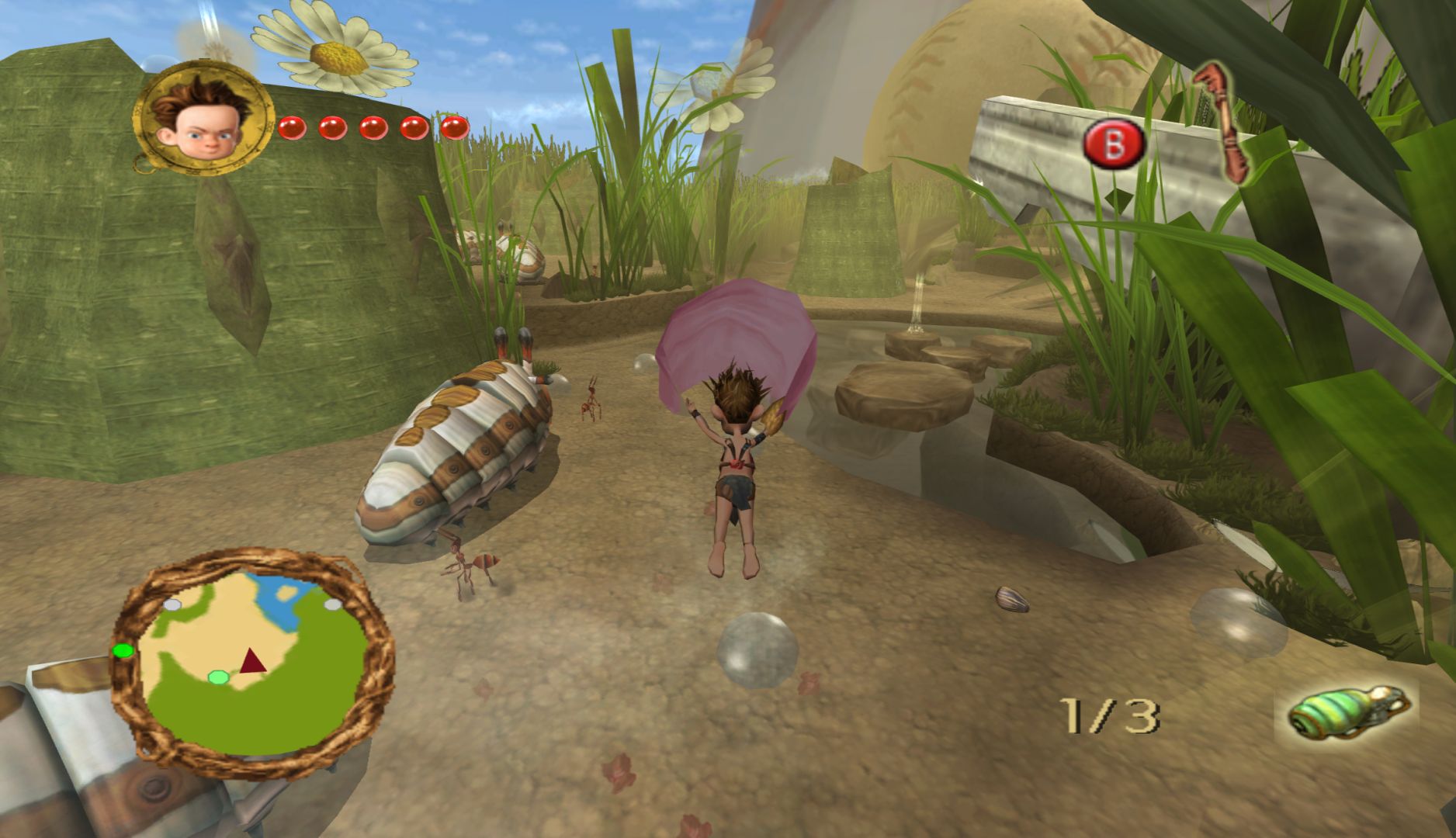The image size is (1456, 838).
Task: Open the circular twig-framed minimap
Action: [253, 663]
